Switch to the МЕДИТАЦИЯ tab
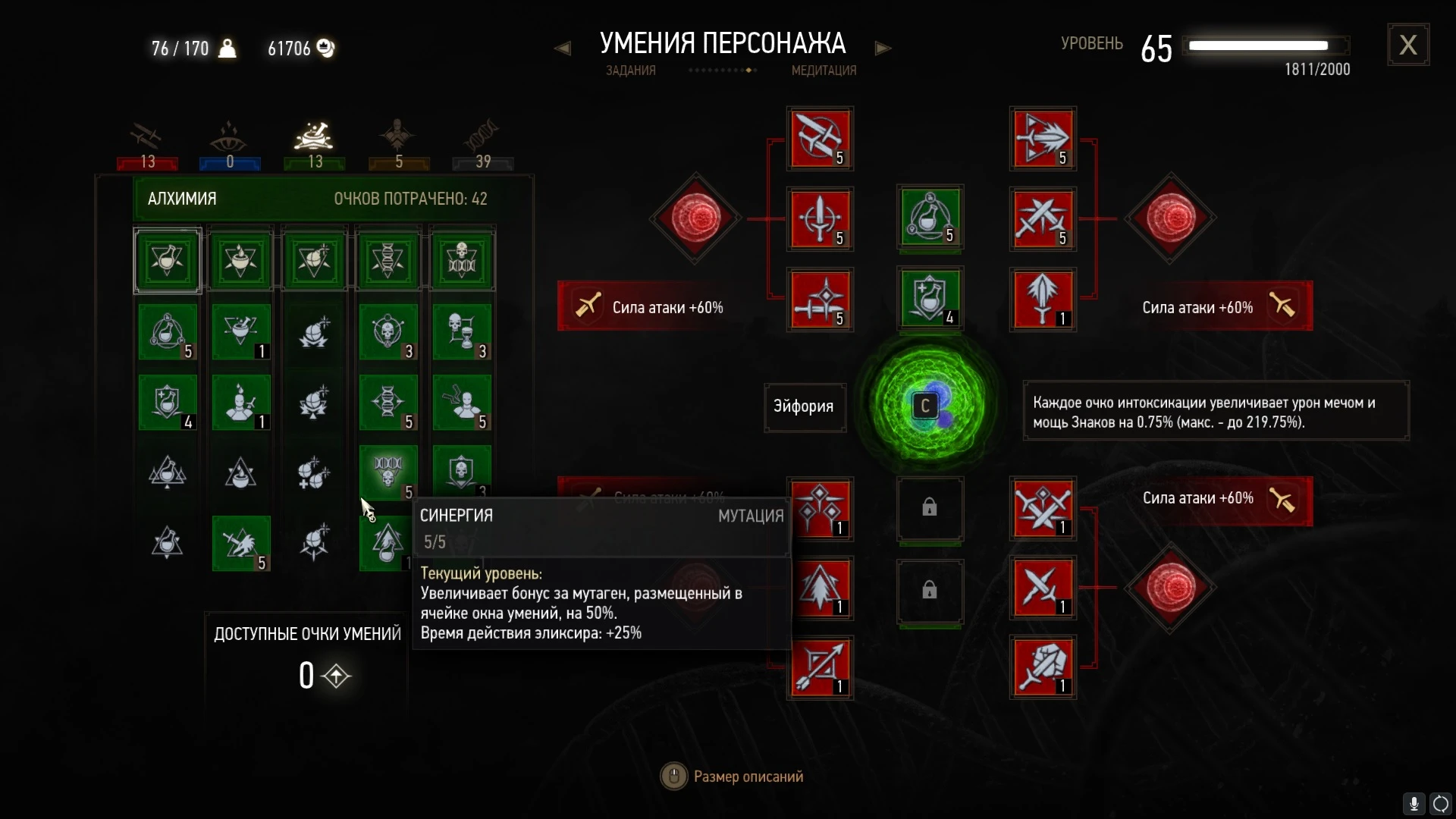Viewport: 1456px width, 819px height. coord(822,70)
